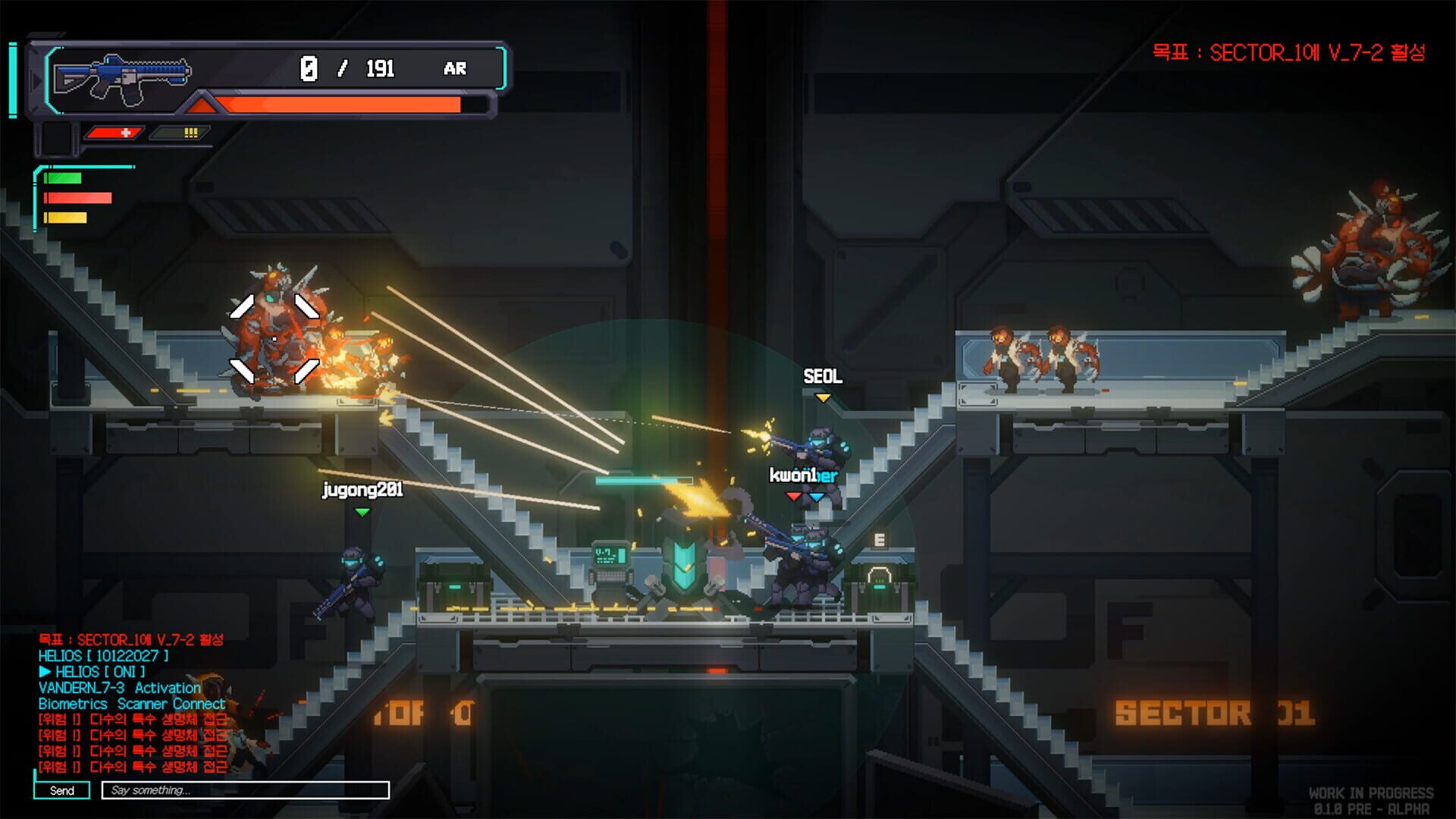Toggle jugong201's green ally indicator
1456x819 pixels.
pyautogui.click(x=362, y=512)
